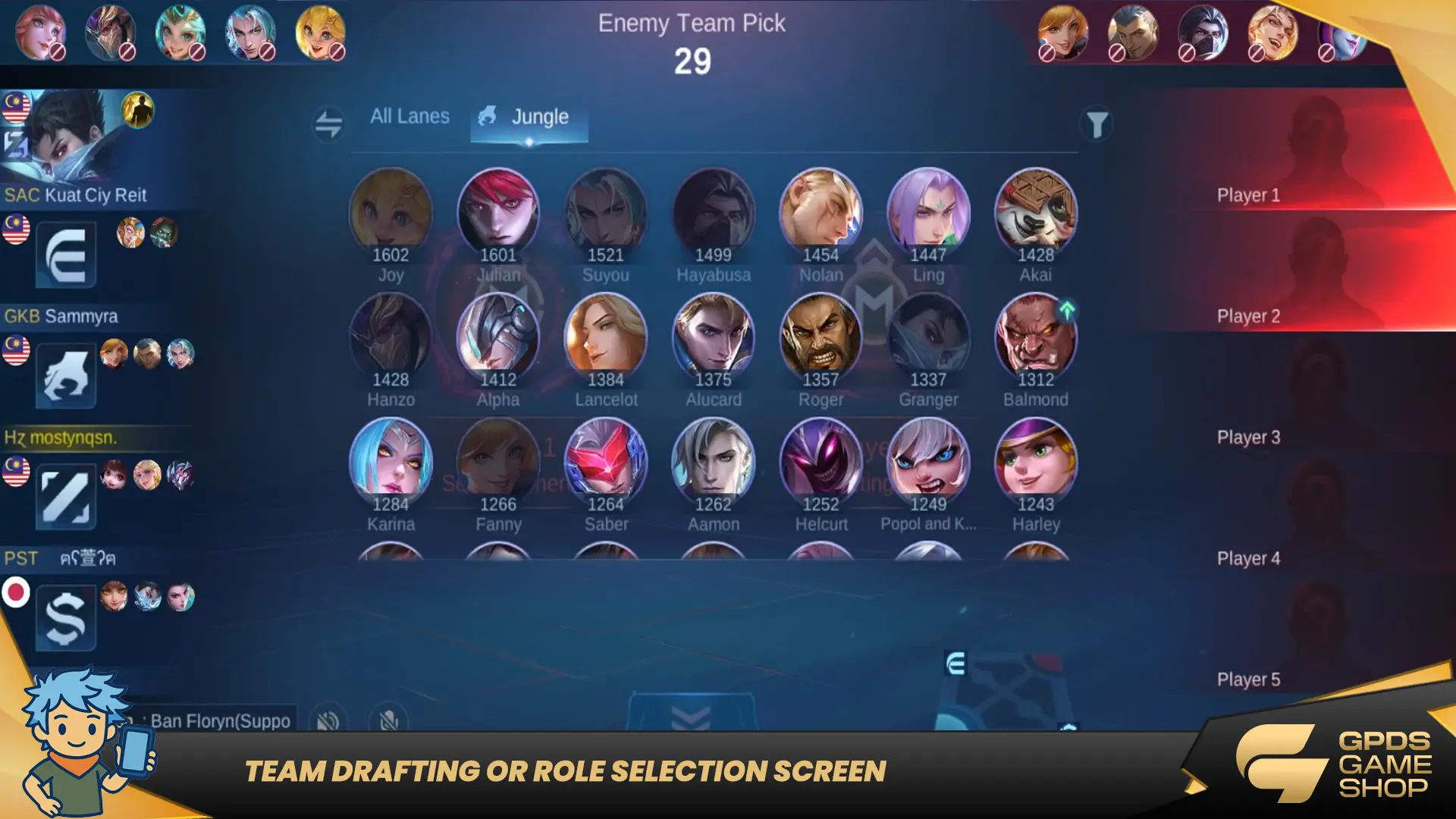Viewport: 1456px width, 819px height.
Task: Click the swap arrows button
Action: point(328,124)
